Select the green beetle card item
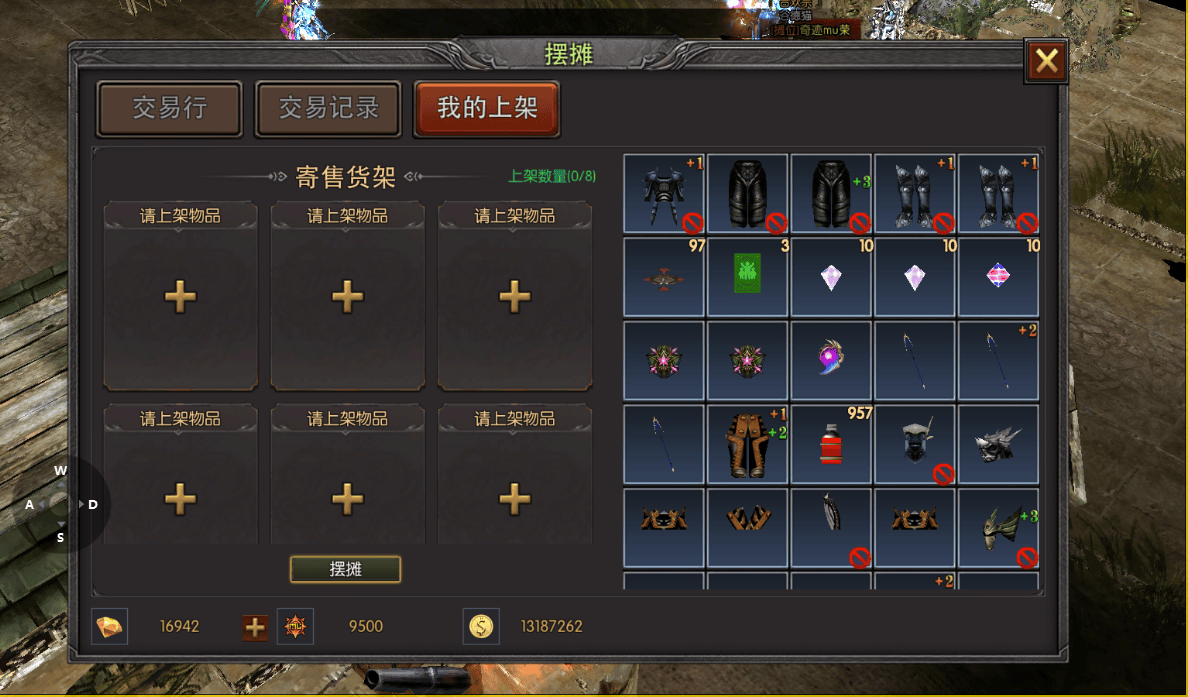The height and width of the screenshot is (697, 1188). click(747, 276)
